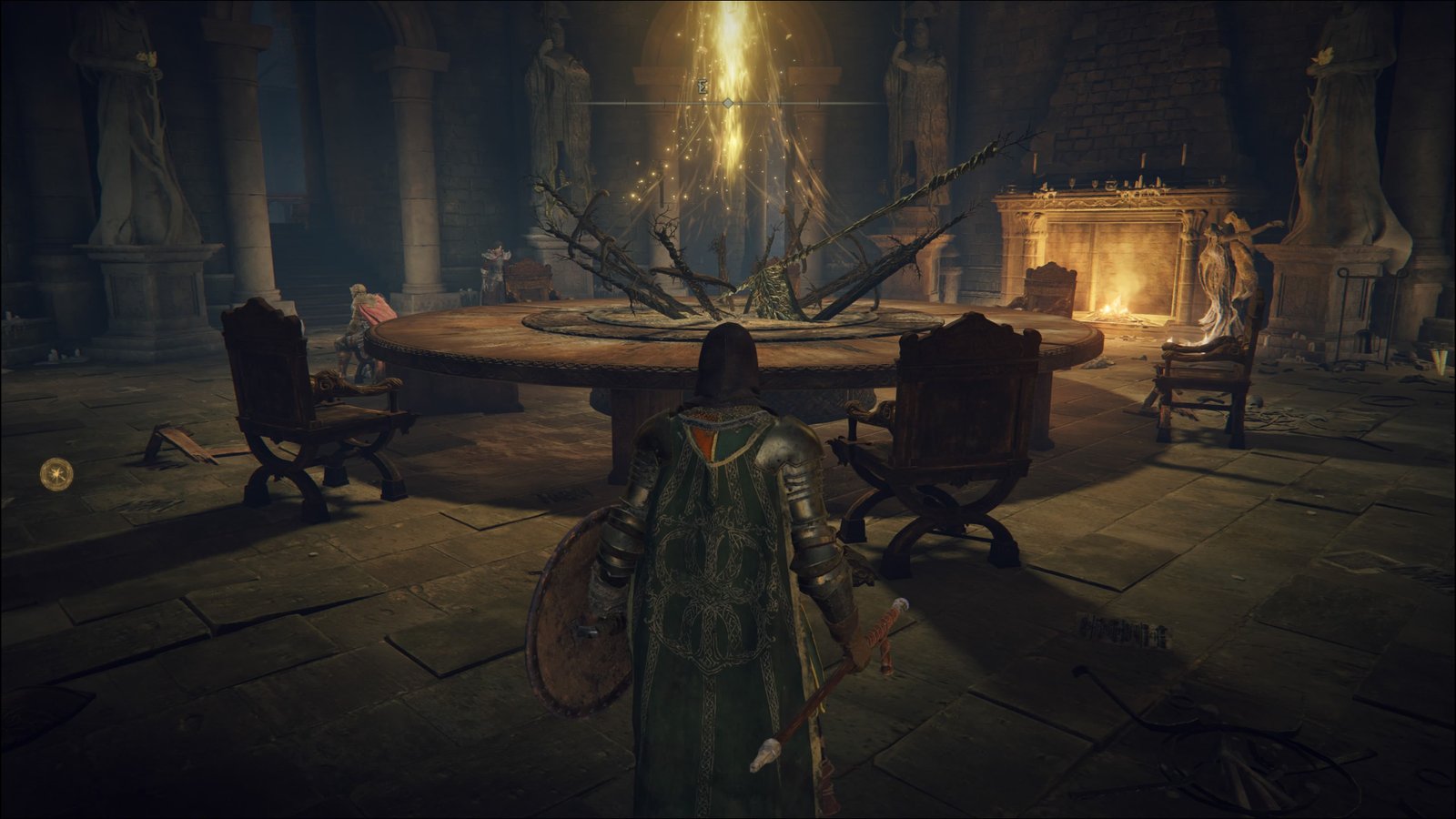Click the golden status effect icon
Screen dimensions: 1456x819
point(56,473)
